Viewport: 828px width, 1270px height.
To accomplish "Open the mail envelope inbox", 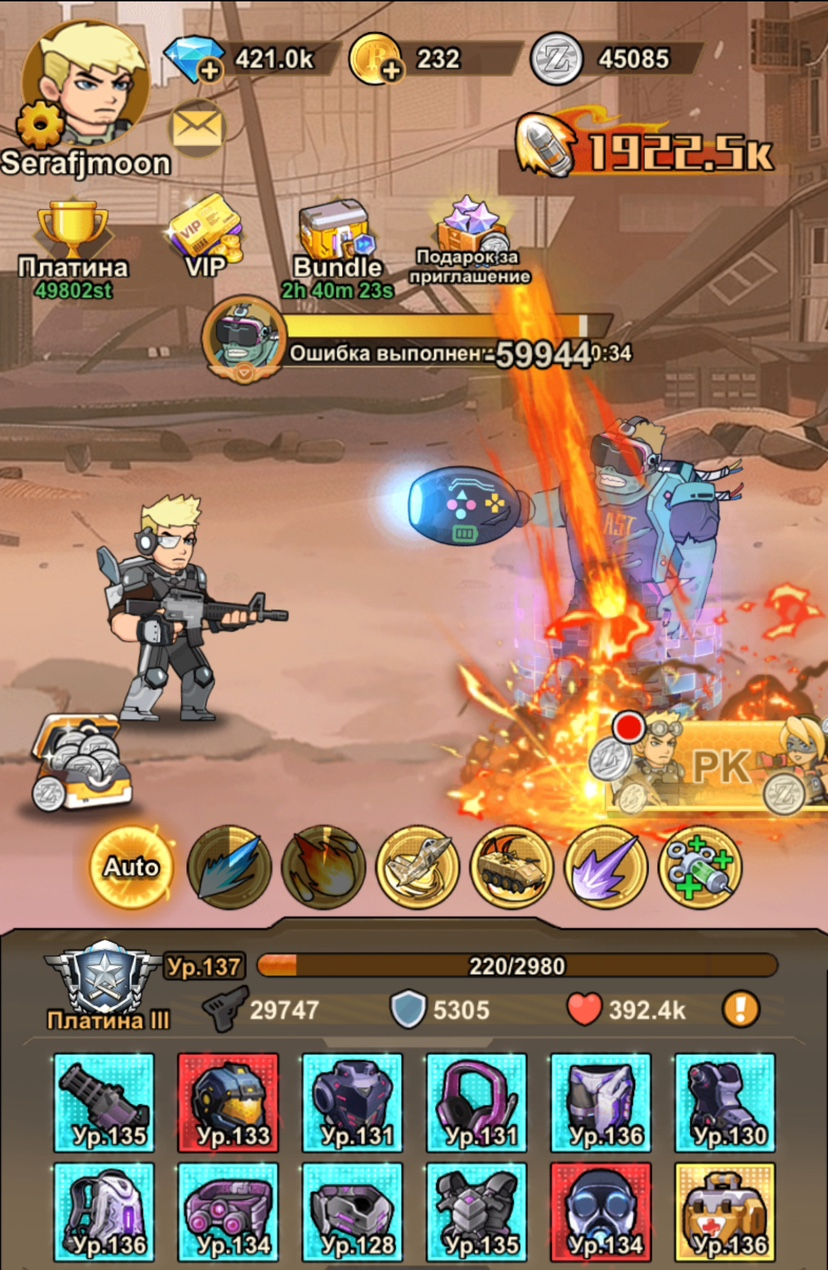I will coord(197,126).
